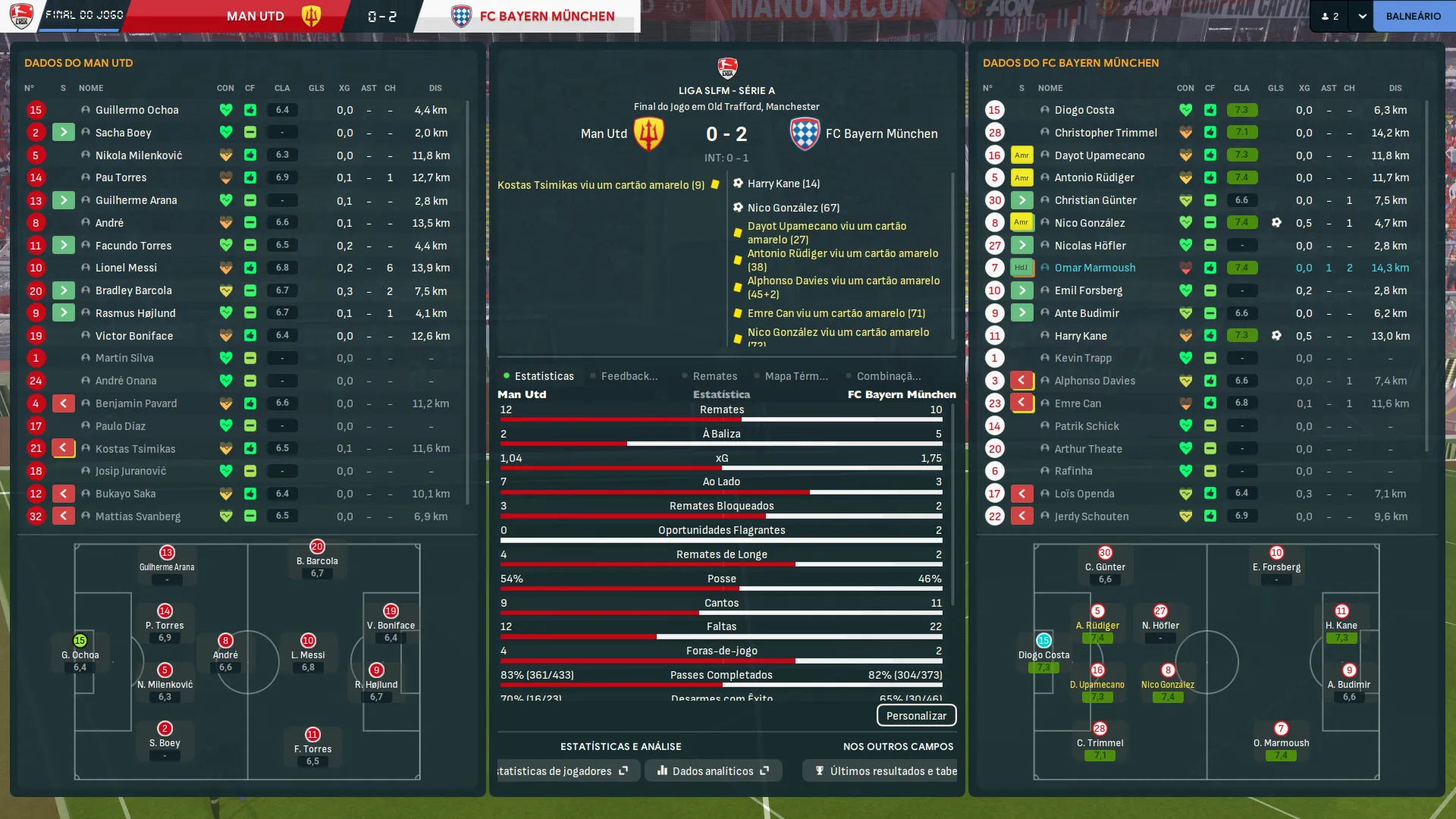Open the Man Utd header tab

256,16
